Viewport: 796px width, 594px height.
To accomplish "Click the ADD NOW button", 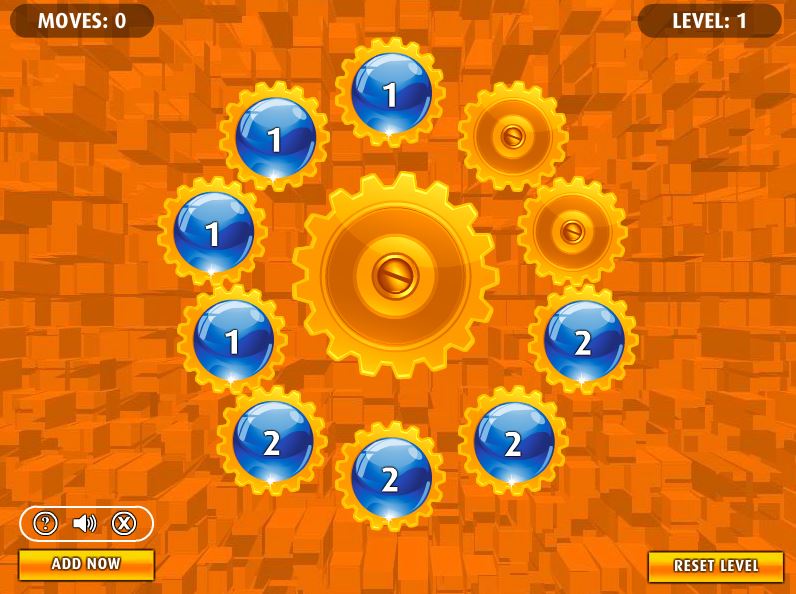I will (86, 564).
